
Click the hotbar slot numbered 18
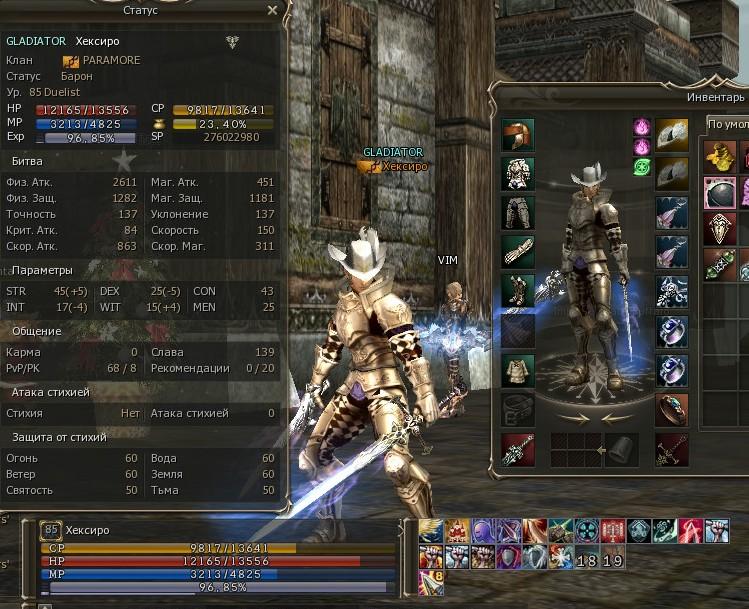click(x=587, y=560)
